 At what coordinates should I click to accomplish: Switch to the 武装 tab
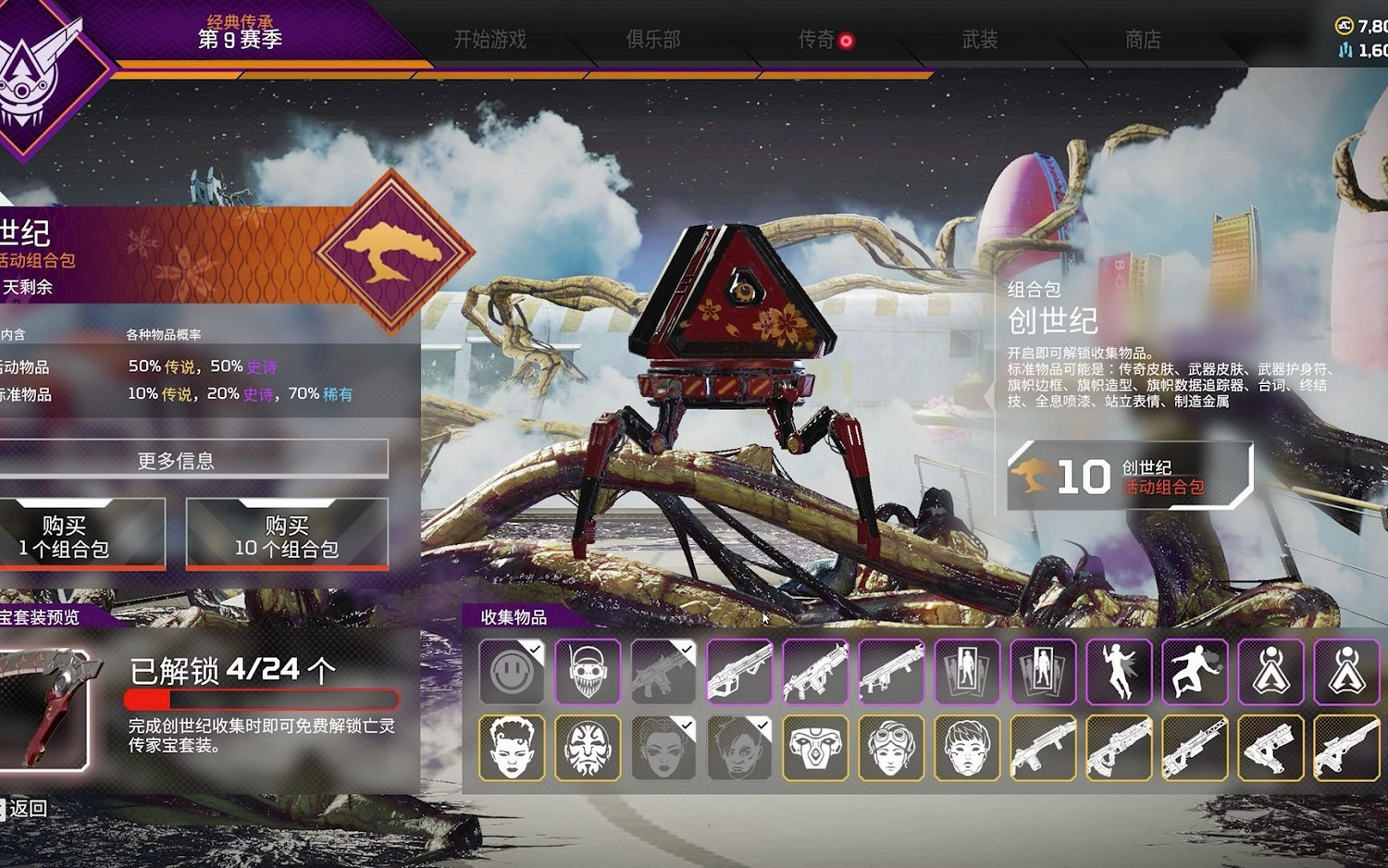coord(979,41)
